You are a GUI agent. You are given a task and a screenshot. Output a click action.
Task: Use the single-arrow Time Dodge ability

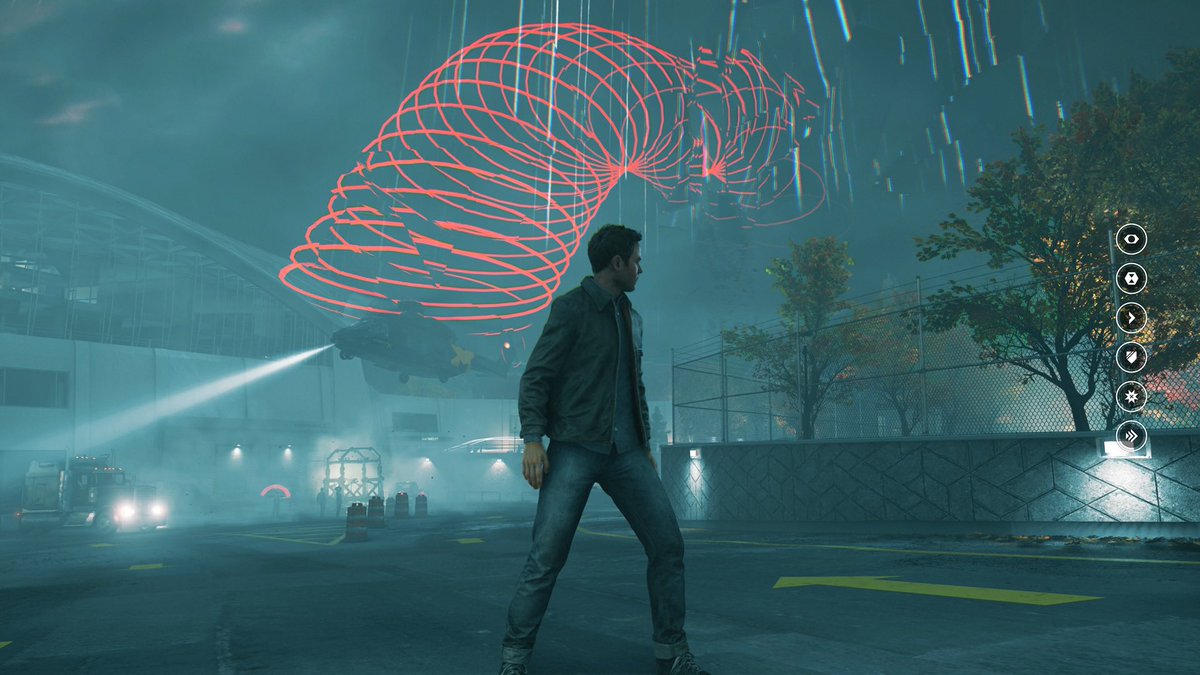1131,318
